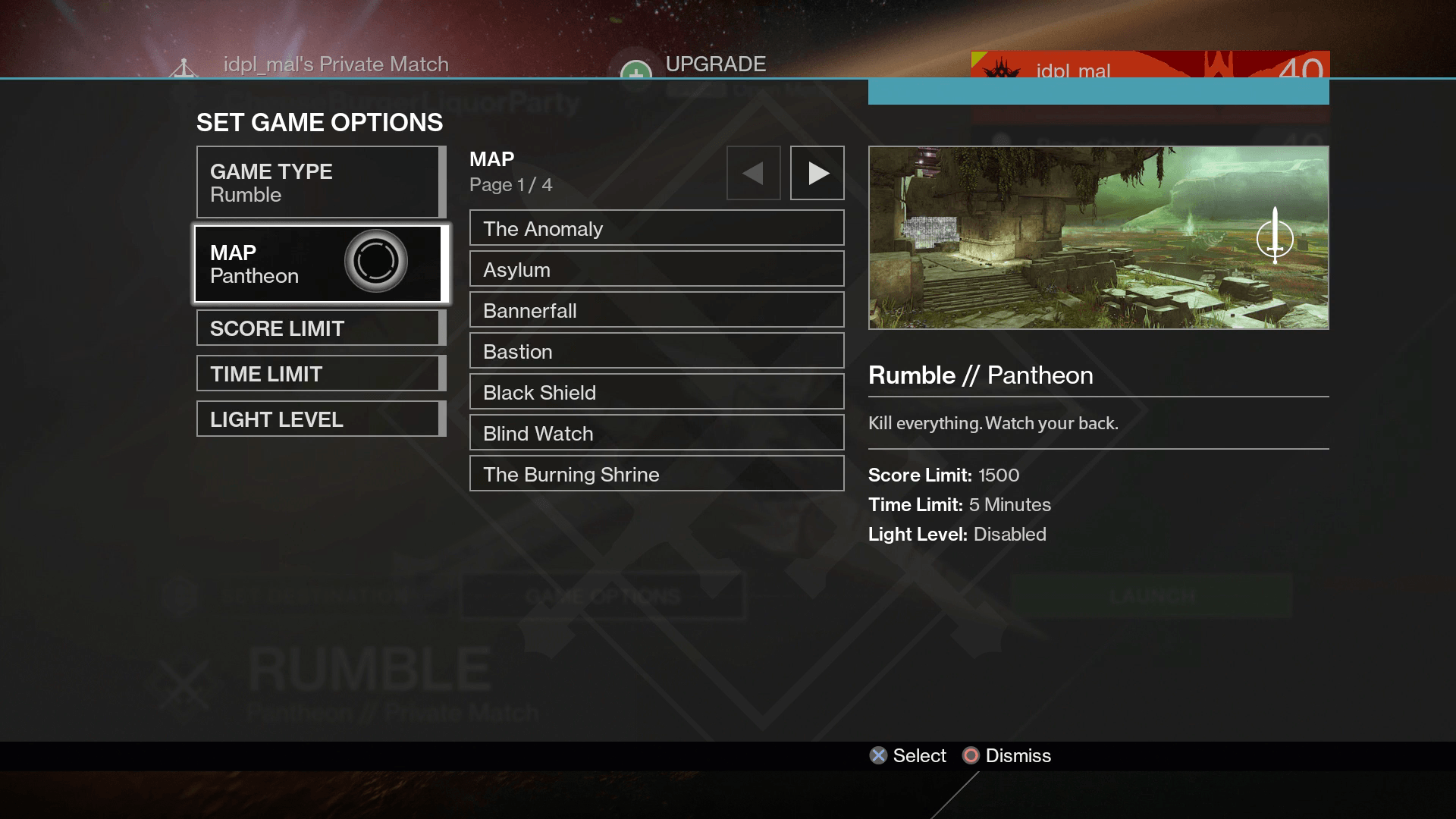Screen dimensions: 1456x819
Task: Select the Bastion map
Action: pyautogui.click(x=657, y=351)
